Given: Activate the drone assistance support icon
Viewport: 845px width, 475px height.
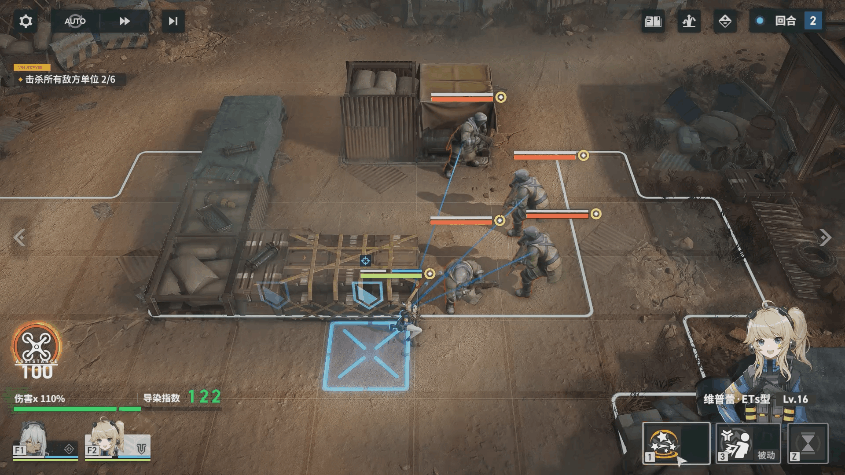Looking at the screenshot, I should click(x=35, y=346).
